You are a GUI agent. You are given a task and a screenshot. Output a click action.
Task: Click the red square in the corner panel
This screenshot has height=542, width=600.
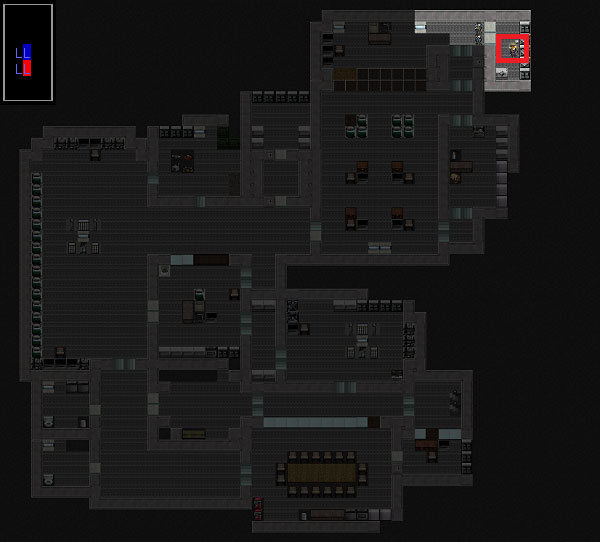(x=27, y=68)
